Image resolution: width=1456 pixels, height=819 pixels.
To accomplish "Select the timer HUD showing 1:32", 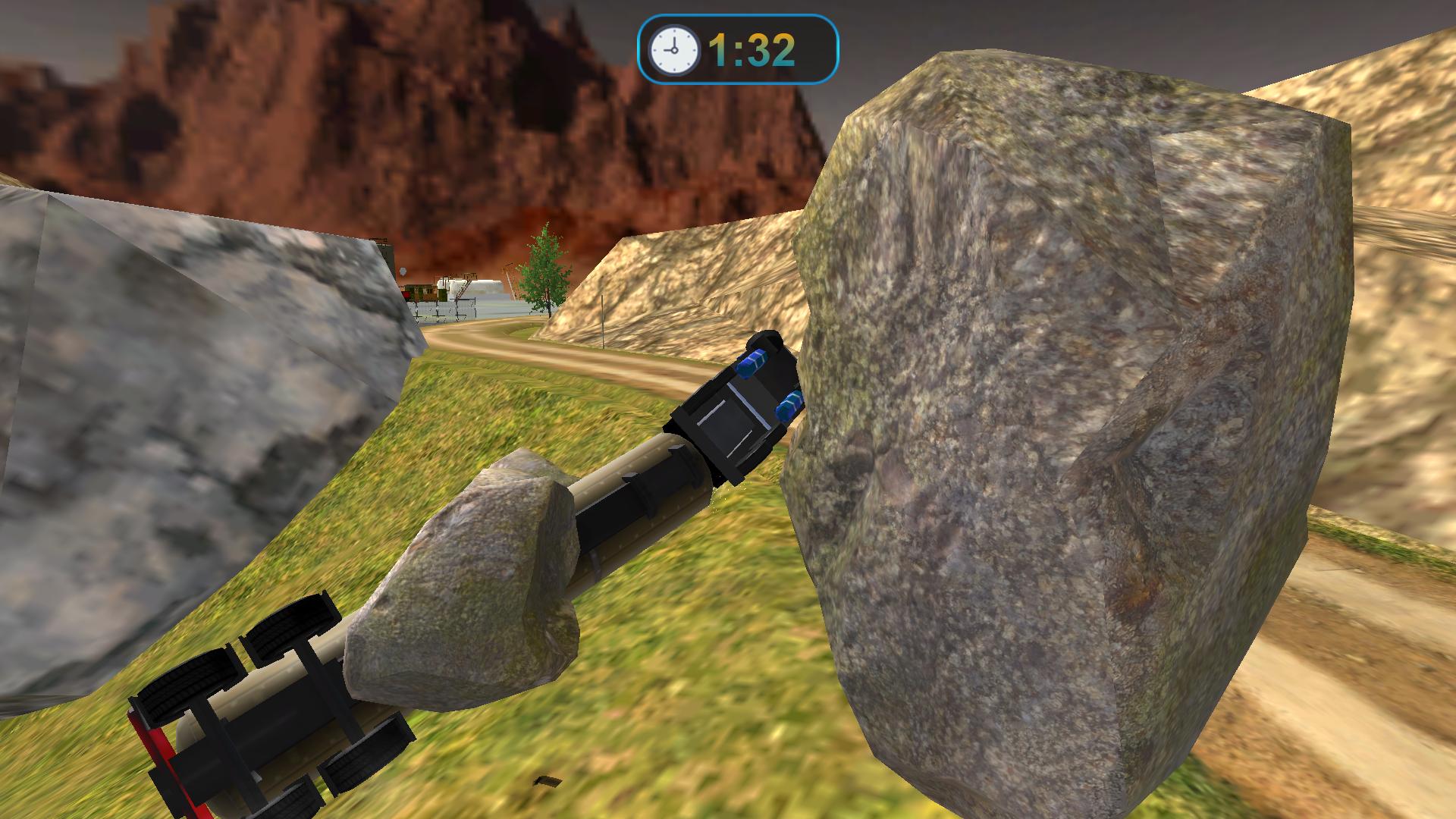I will pos(738,47).
